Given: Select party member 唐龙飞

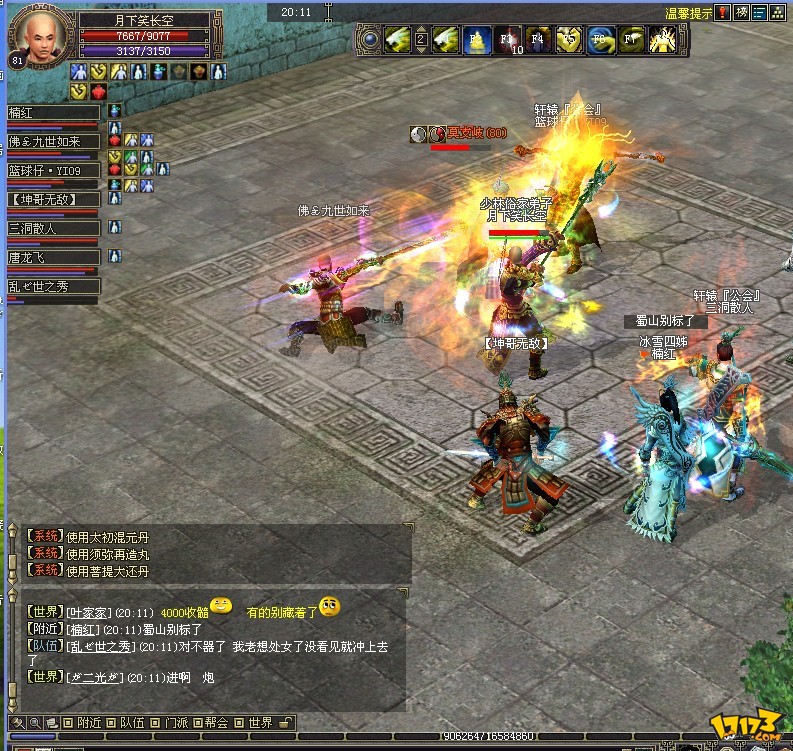Looking at the screenshot, I should tap(53, 257).
